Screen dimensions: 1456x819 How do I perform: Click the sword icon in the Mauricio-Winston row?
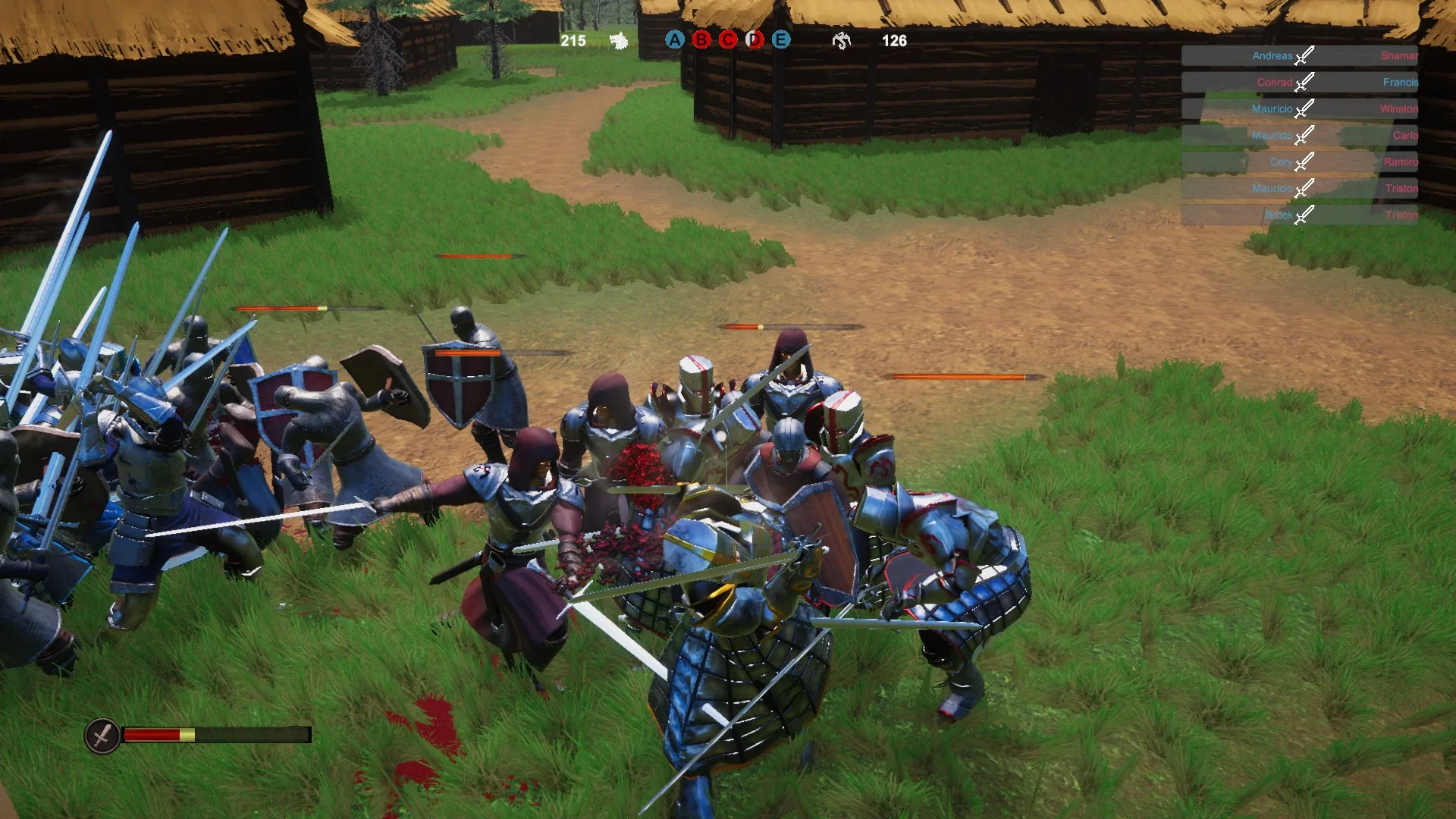1304,108
